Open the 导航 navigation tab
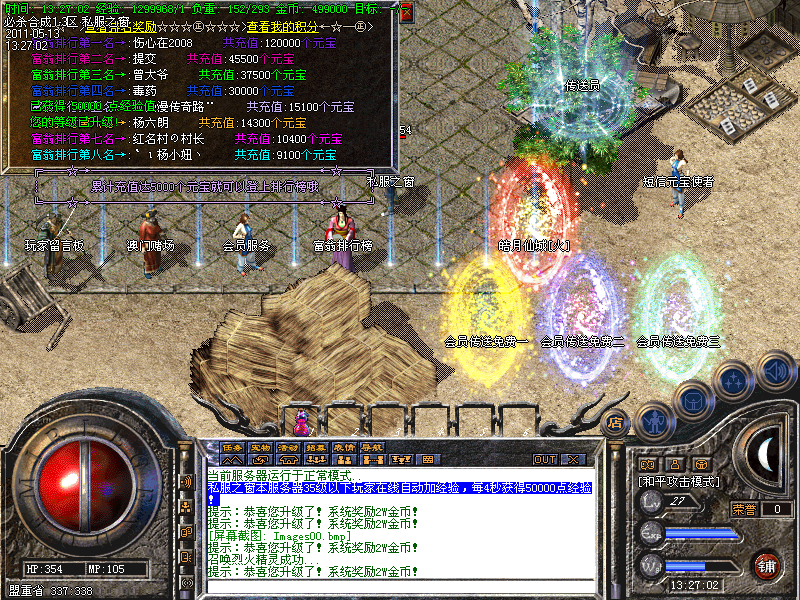The width and height of the screenshot is (800, 600). point(372,447)
